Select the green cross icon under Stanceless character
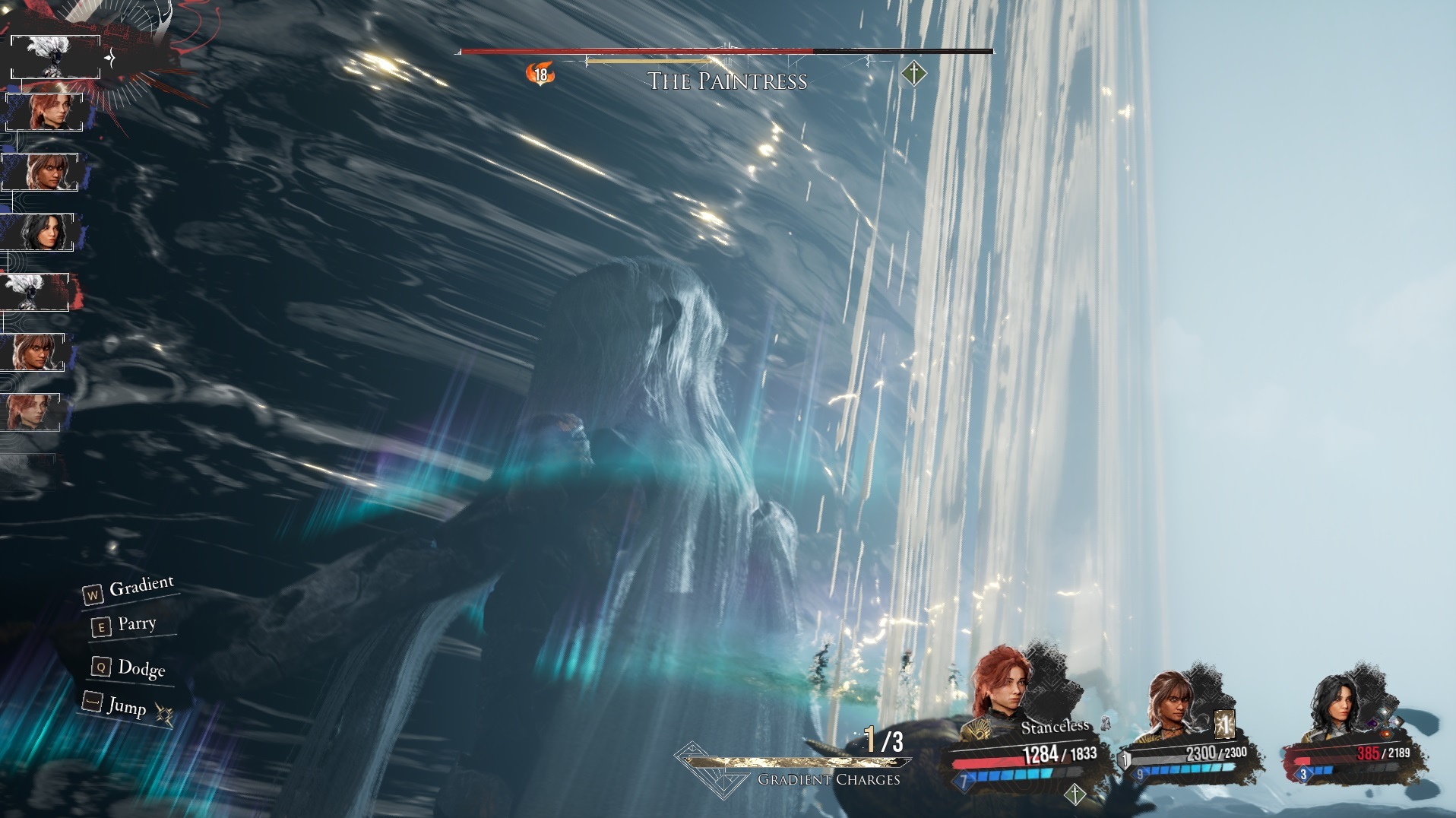Screen dimensions: 1456x818 pos(1076,795)
